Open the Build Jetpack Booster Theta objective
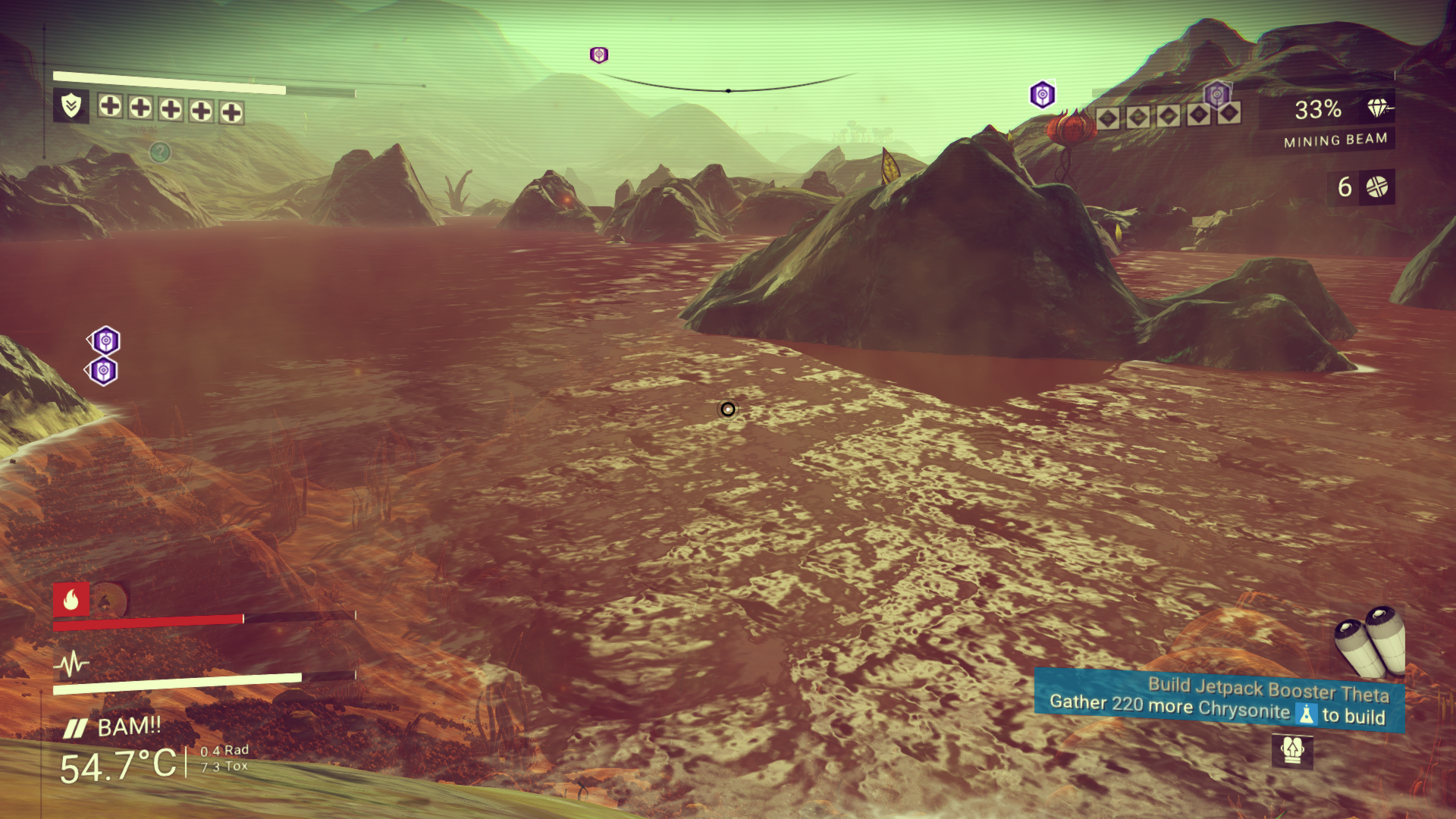 [x=1219, y=701]
